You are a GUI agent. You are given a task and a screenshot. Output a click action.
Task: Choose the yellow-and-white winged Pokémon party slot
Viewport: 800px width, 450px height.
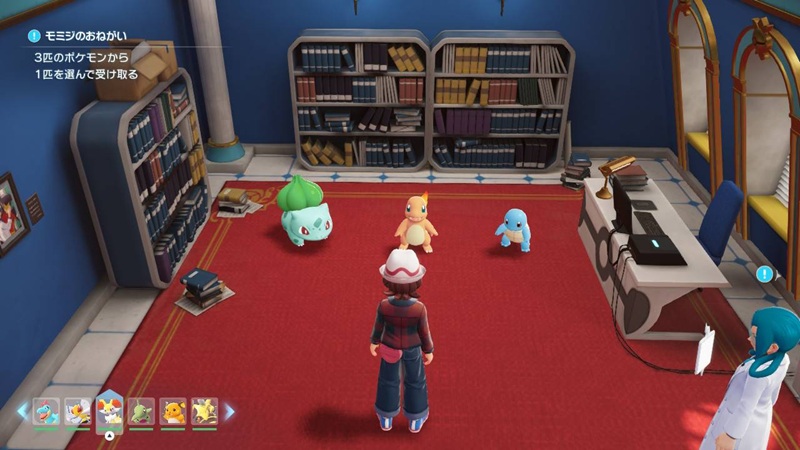(x=78, y=411)
